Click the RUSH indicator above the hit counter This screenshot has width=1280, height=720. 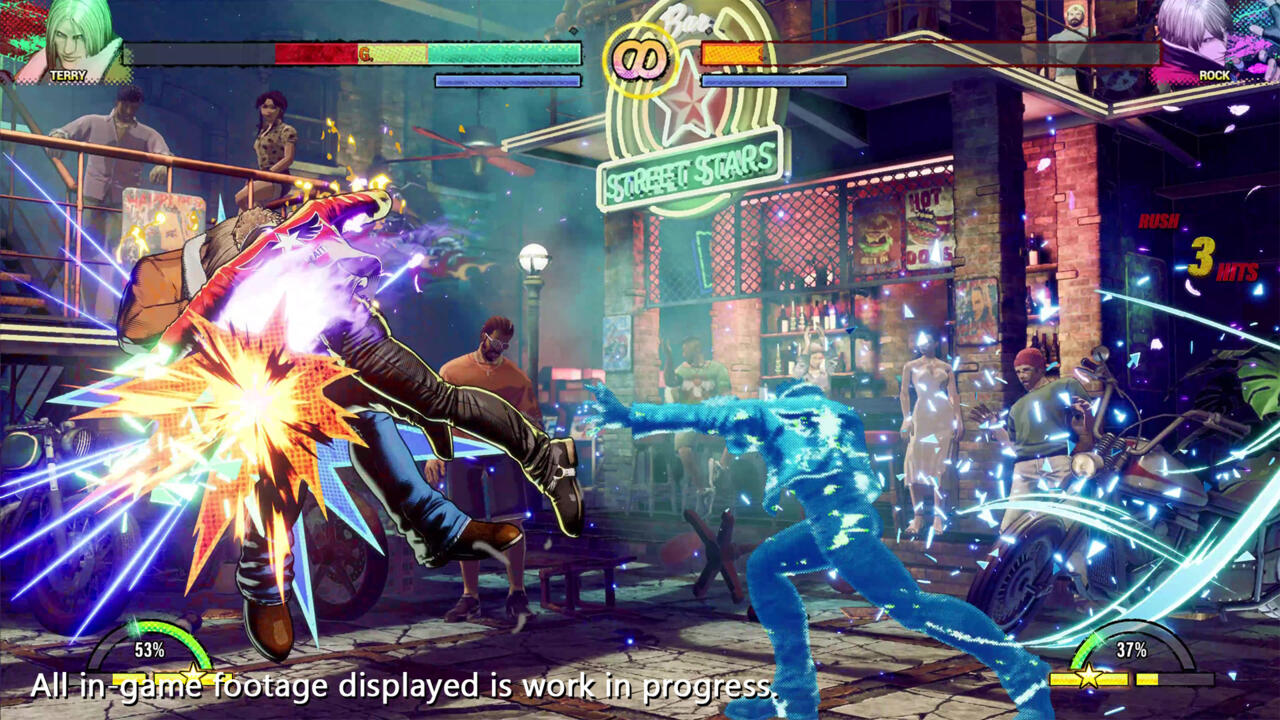coord(1158,222)
